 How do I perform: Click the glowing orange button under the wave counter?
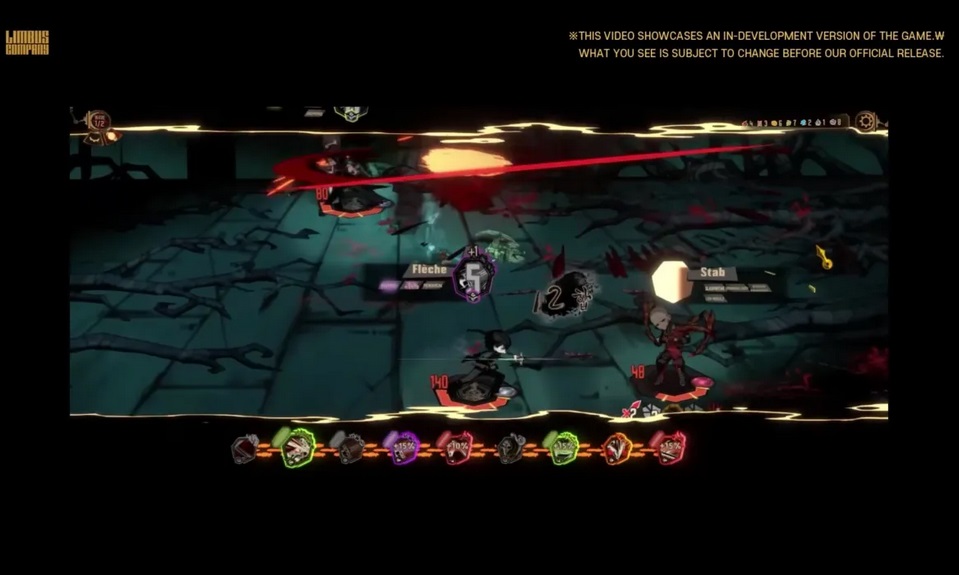109,137
